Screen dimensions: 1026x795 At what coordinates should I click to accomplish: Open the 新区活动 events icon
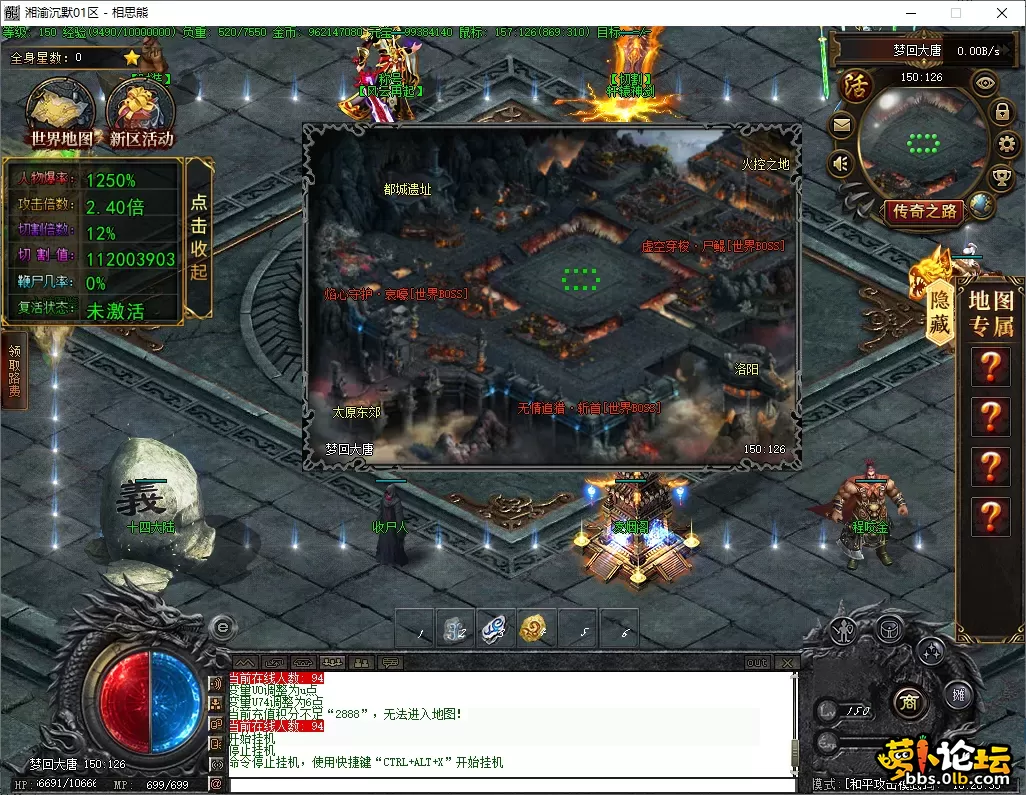[141, 112]
